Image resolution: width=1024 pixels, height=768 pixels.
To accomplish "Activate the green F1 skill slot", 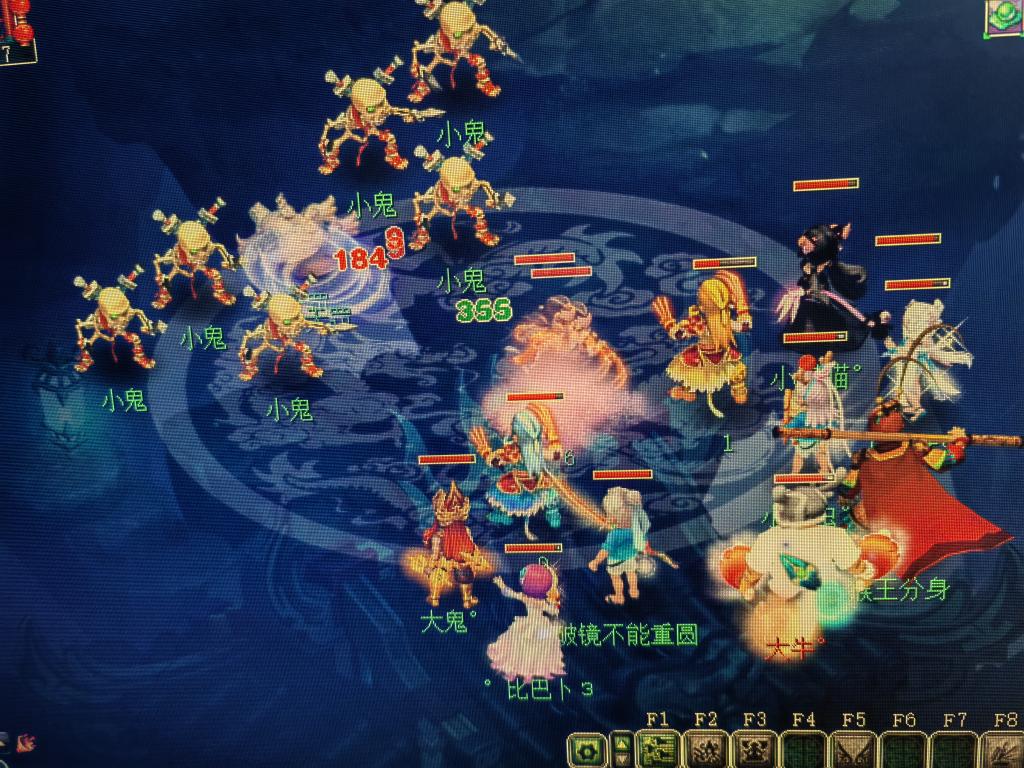I will tap(657, 749).
